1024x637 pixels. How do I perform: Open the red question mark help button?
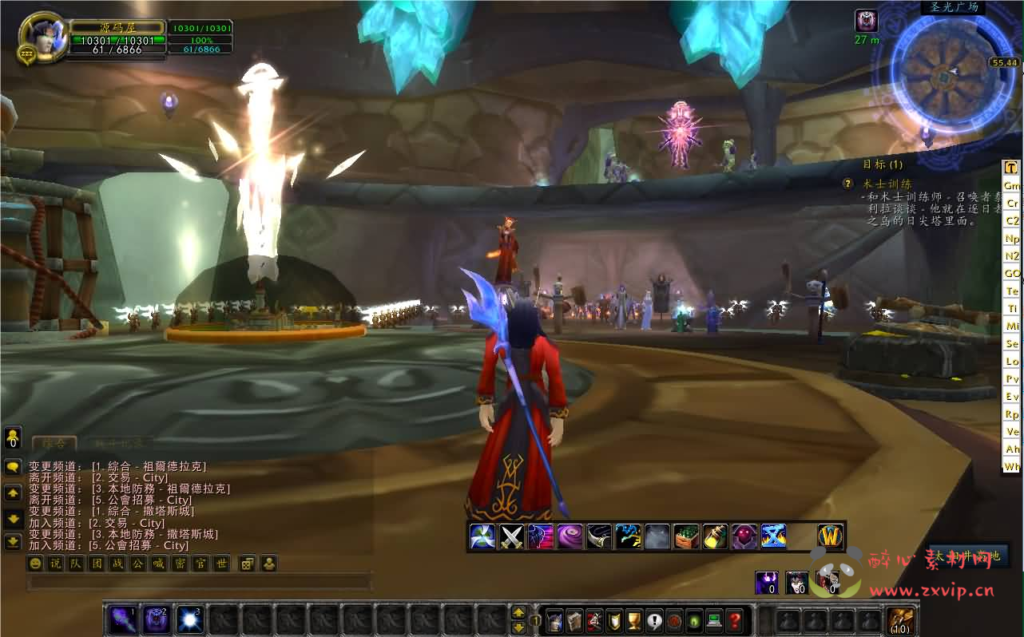click(x=735, y=620)
